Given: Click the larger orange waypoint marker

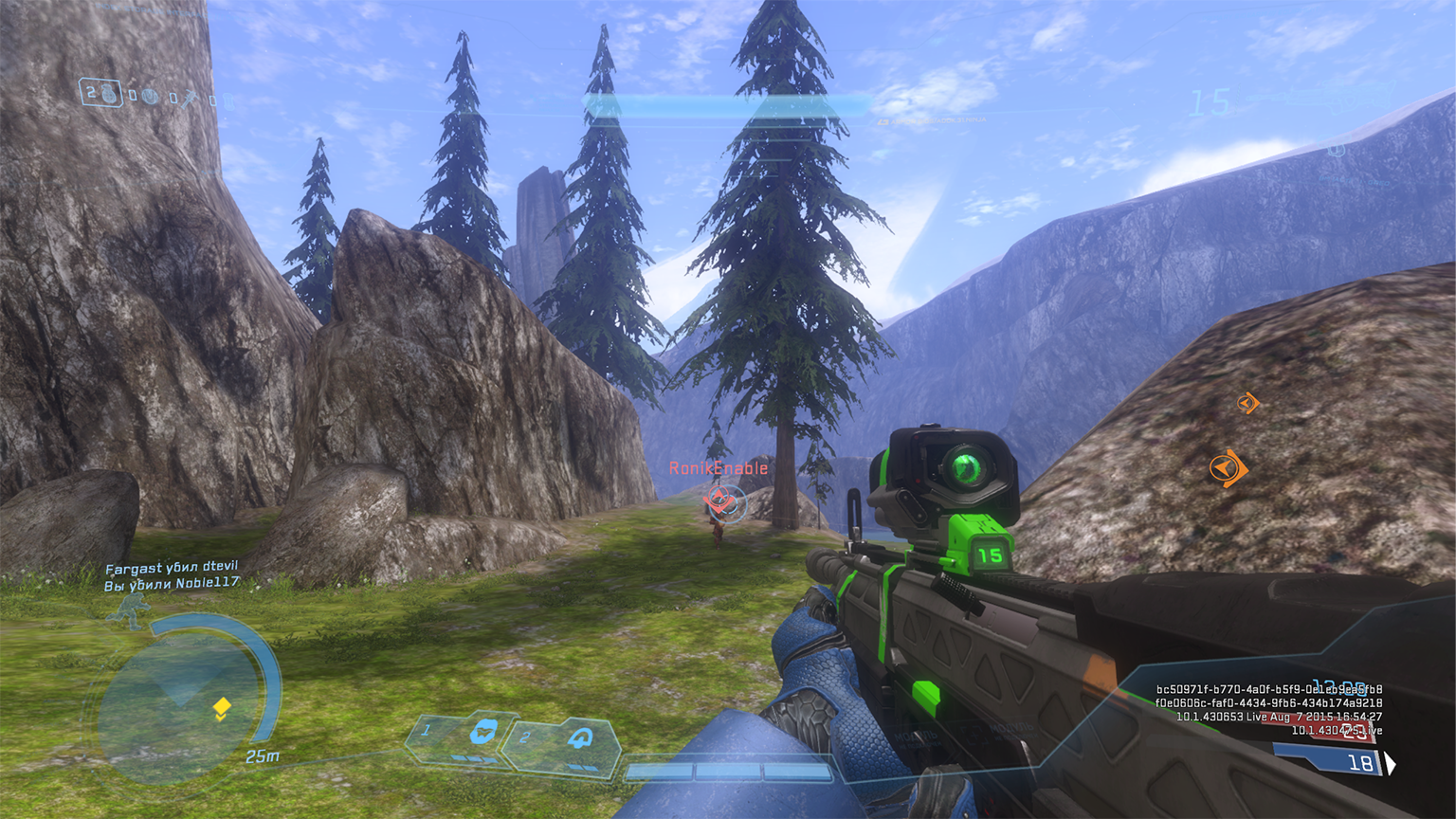Looking at the screenshot, I should (x=1228, y=467).
